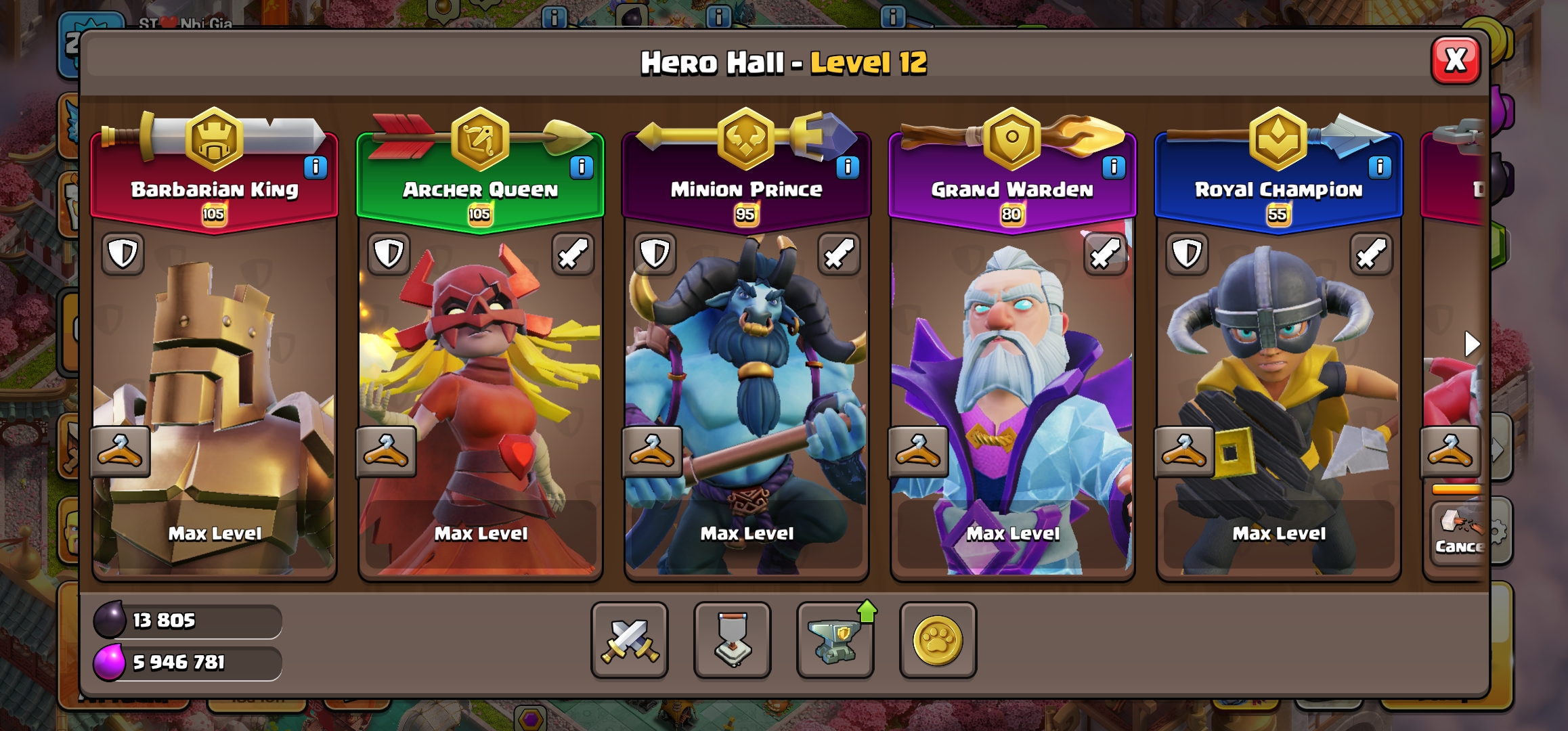Viewport: 1568px width, 731px height.
Task: Open Minion Prince hanger skin button
Action: pos(652,451)
